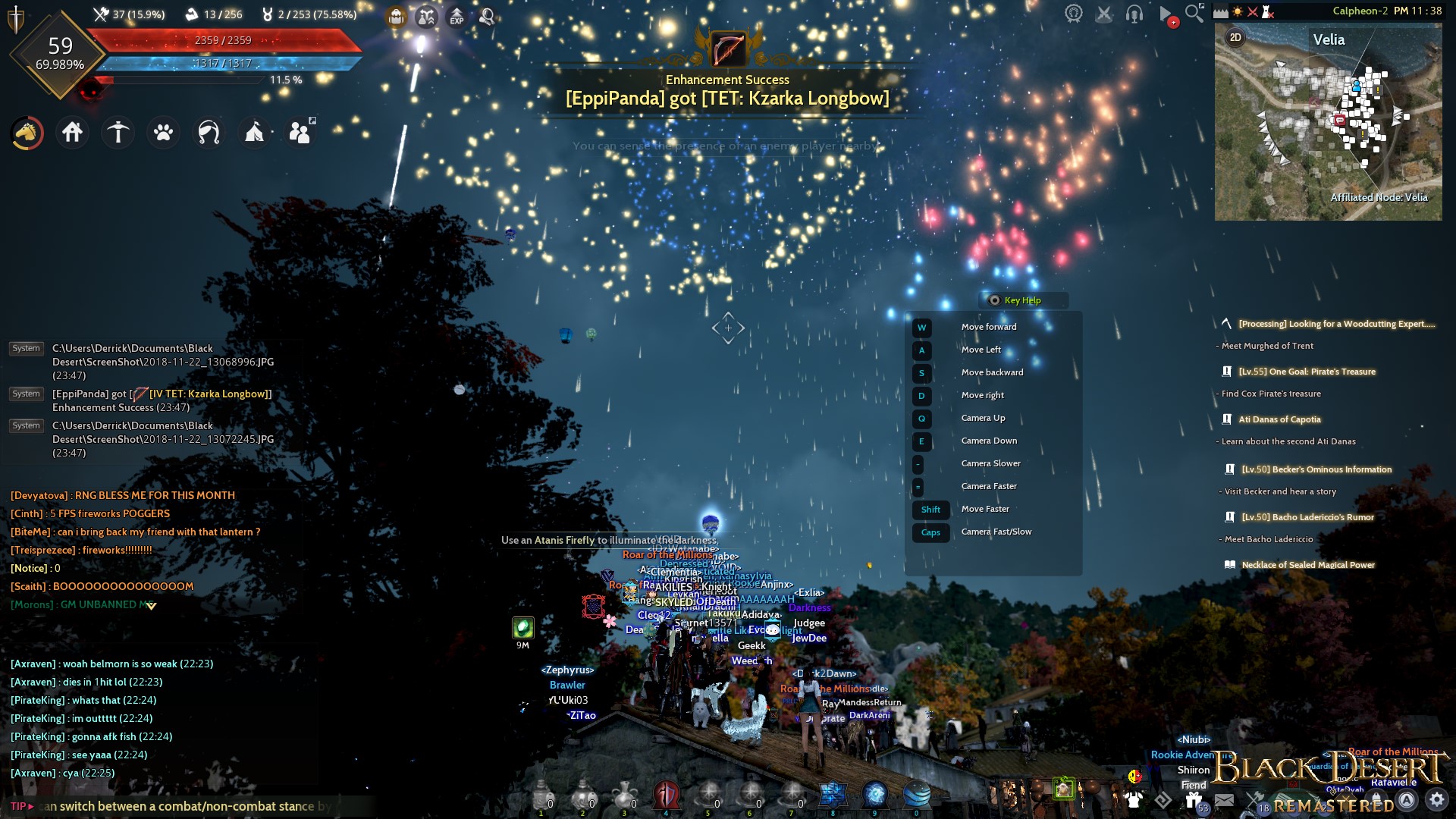Open the tent/campsite menu
The width and height of the screenshot is (1456, 819).
(254, 133)
